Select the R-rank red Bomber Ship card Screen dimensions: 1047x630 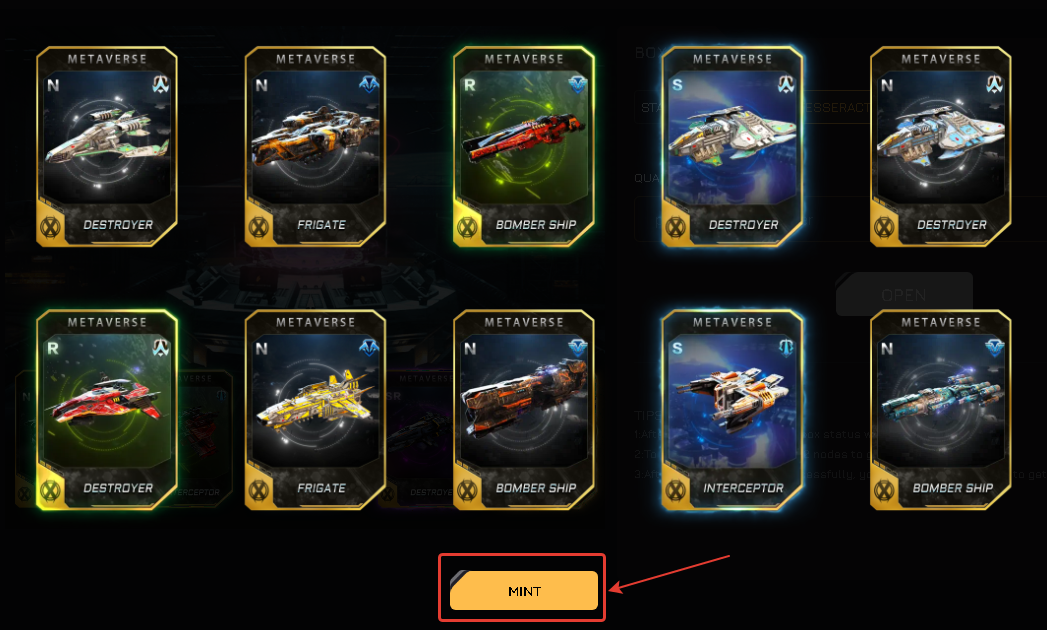[x=523, y=145]
